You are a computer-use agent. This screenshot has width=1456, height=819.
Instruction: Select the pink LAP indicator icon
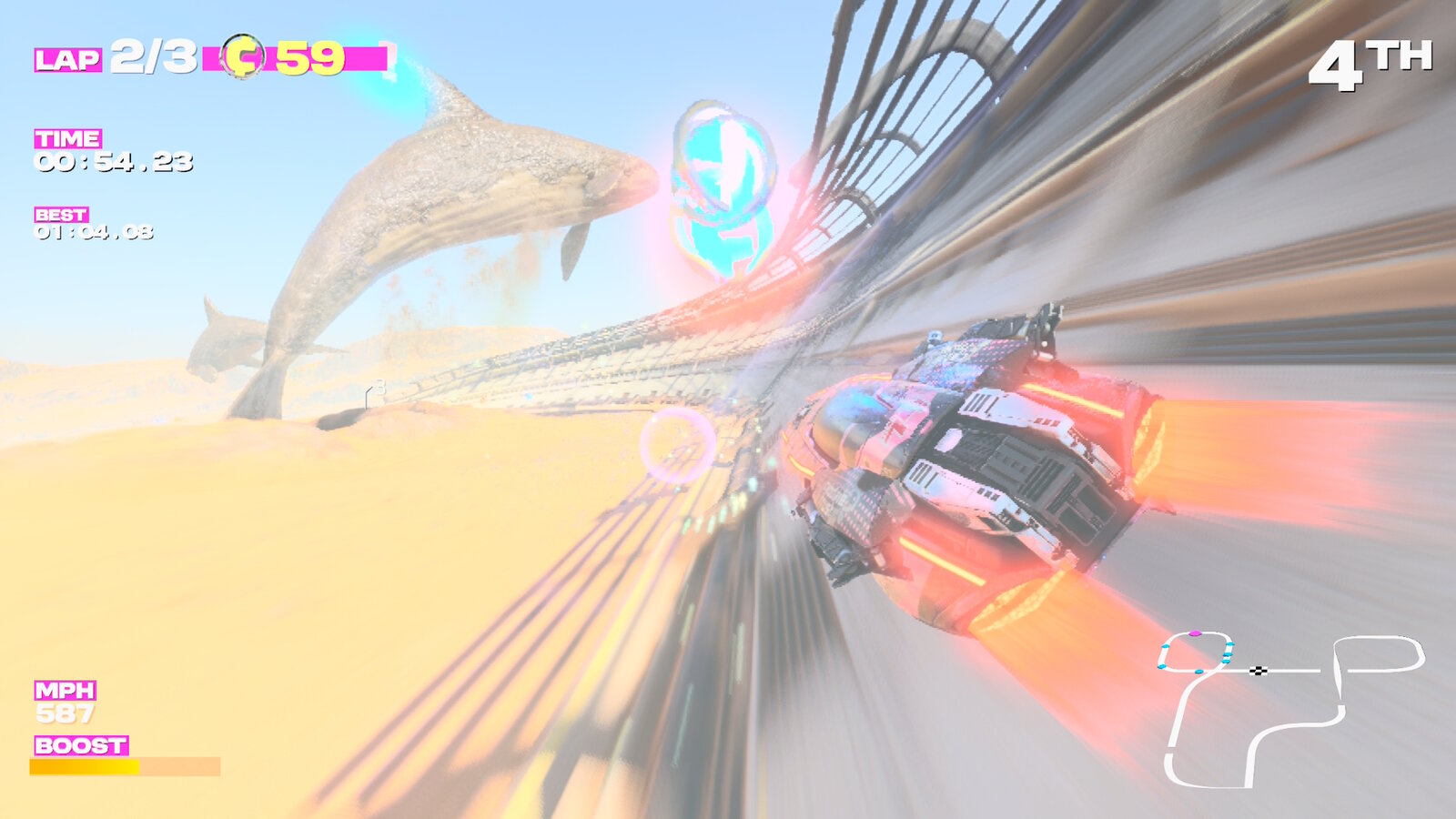(66, 60)
